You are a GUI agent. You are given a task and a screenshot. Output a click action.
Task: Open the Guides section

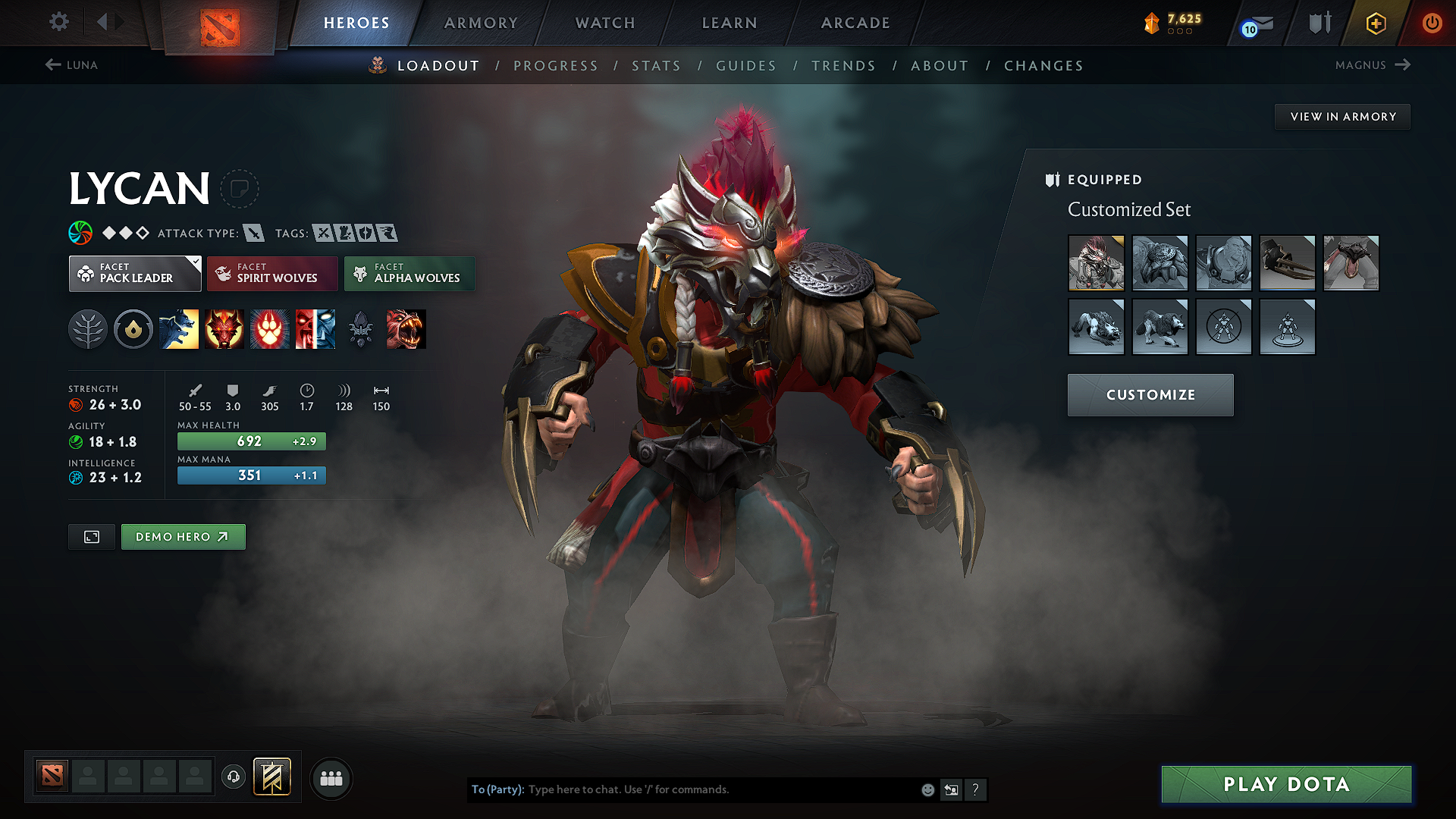(x=746, y=66)
